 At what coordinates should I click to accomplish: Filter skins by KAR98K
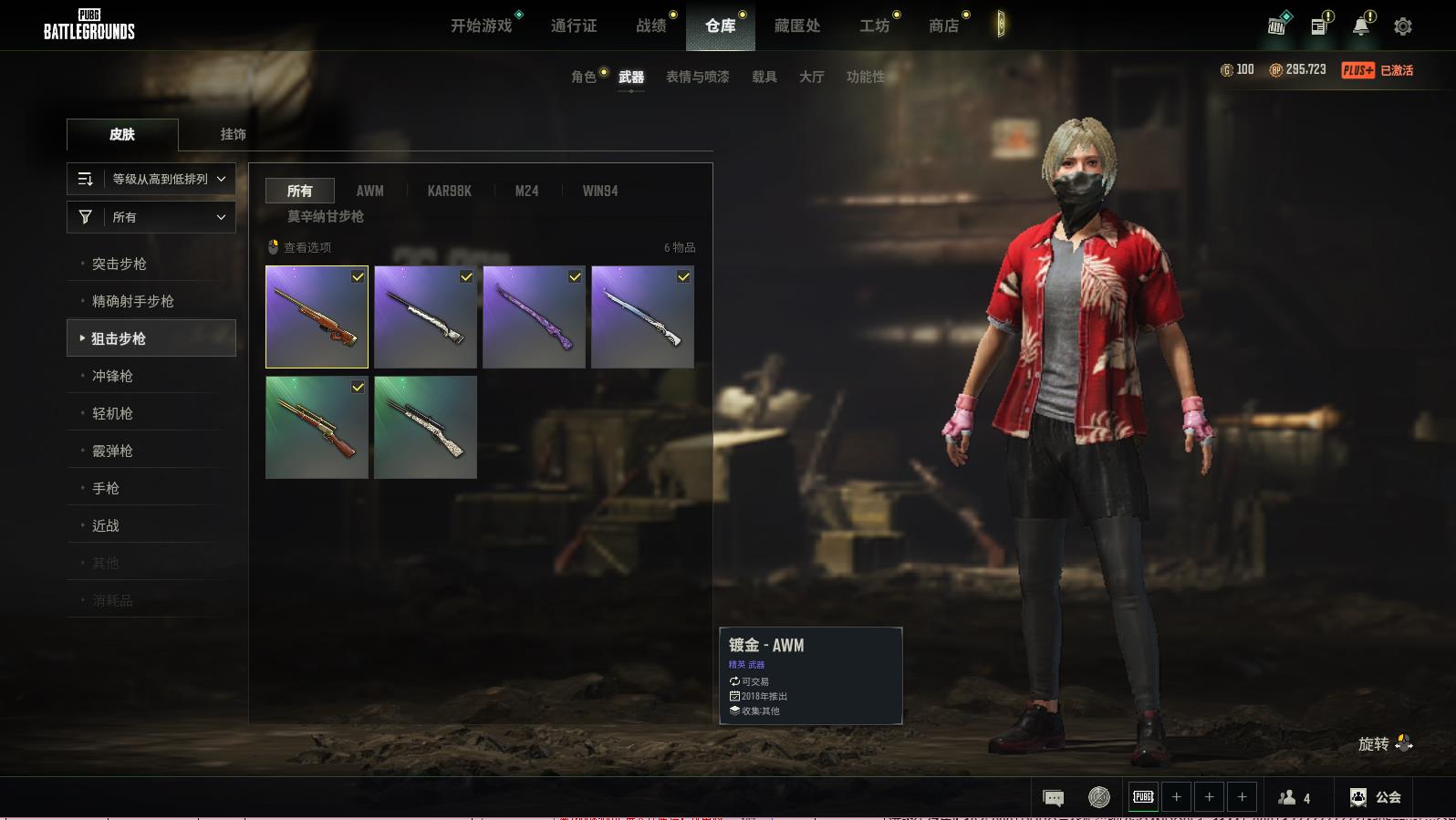pyautogui.click(x=449, y=191)
